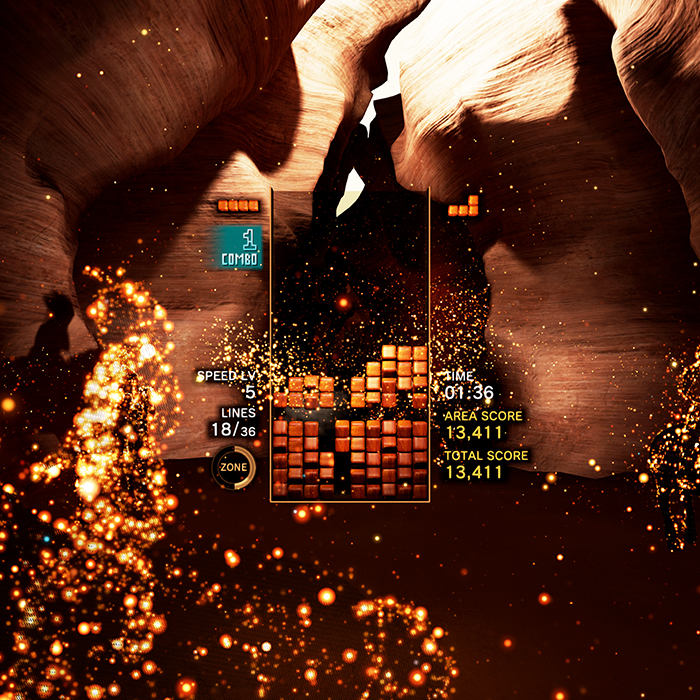This screenshot has width=700, height=700.
Task: Click the next L-piece preview
Action: click(x=464, y=207)
